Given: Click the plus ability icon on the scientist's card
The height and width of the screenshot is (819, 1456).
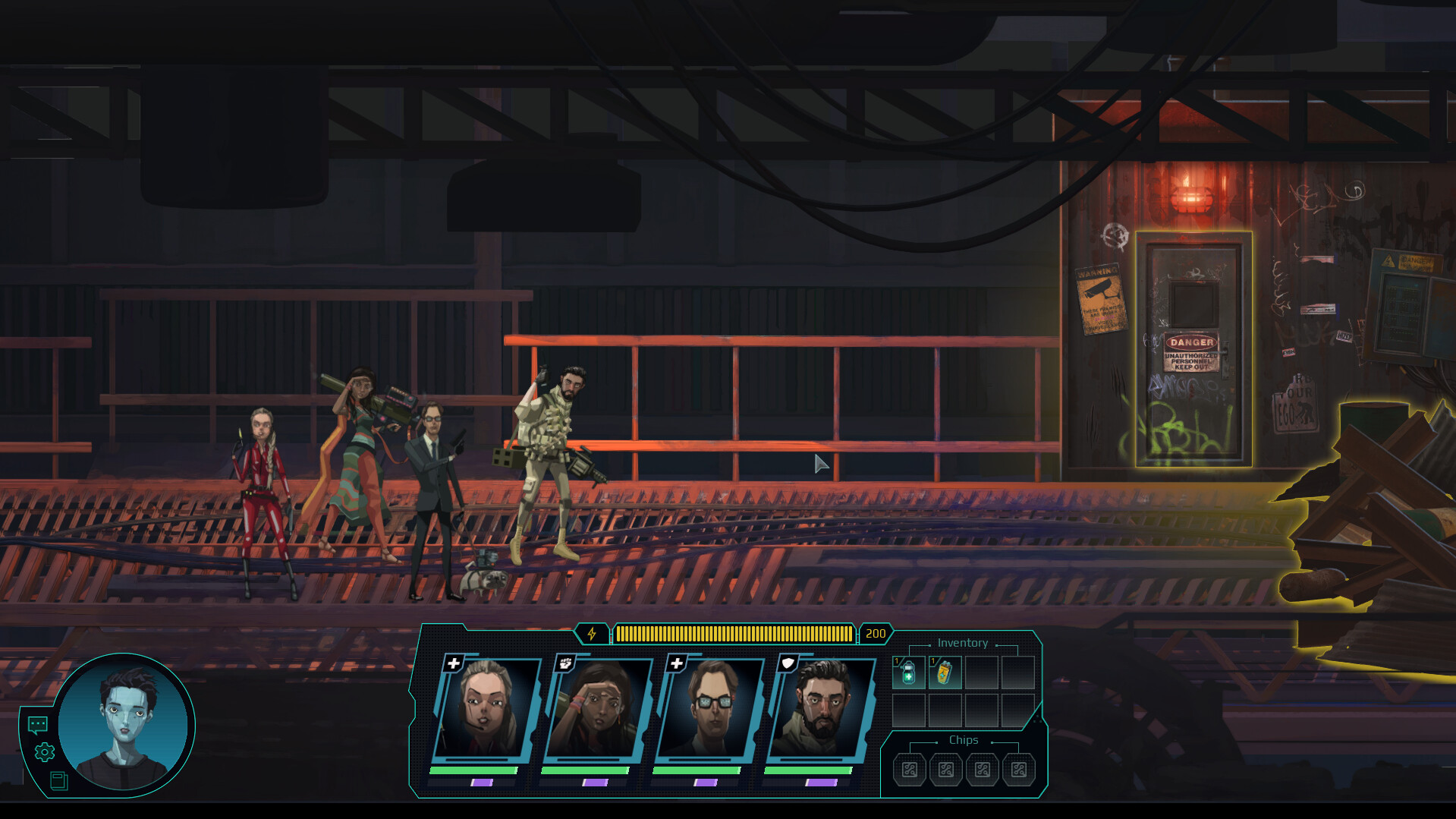Looking at the screenshot, I should [676, 663].
